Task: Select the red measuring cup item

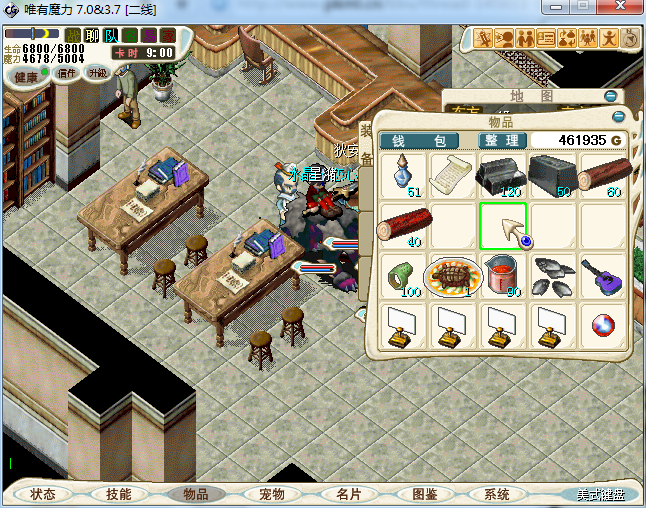Action: pos(503,275)
